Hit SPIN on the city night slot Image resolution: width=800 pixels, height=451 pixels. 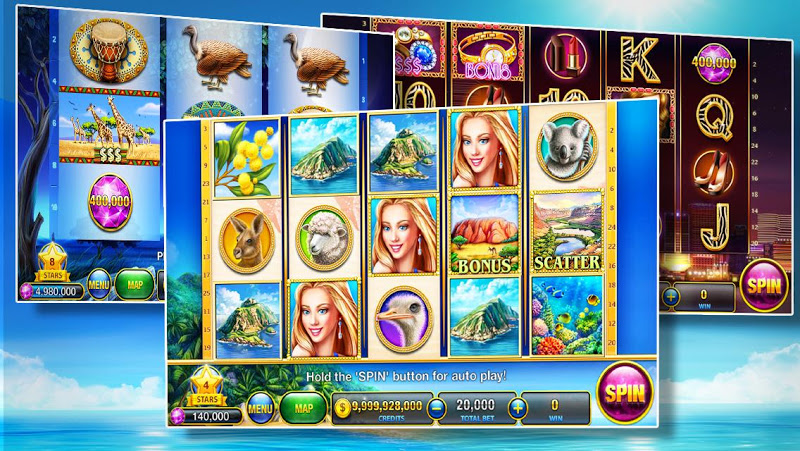tap(763, 286)
